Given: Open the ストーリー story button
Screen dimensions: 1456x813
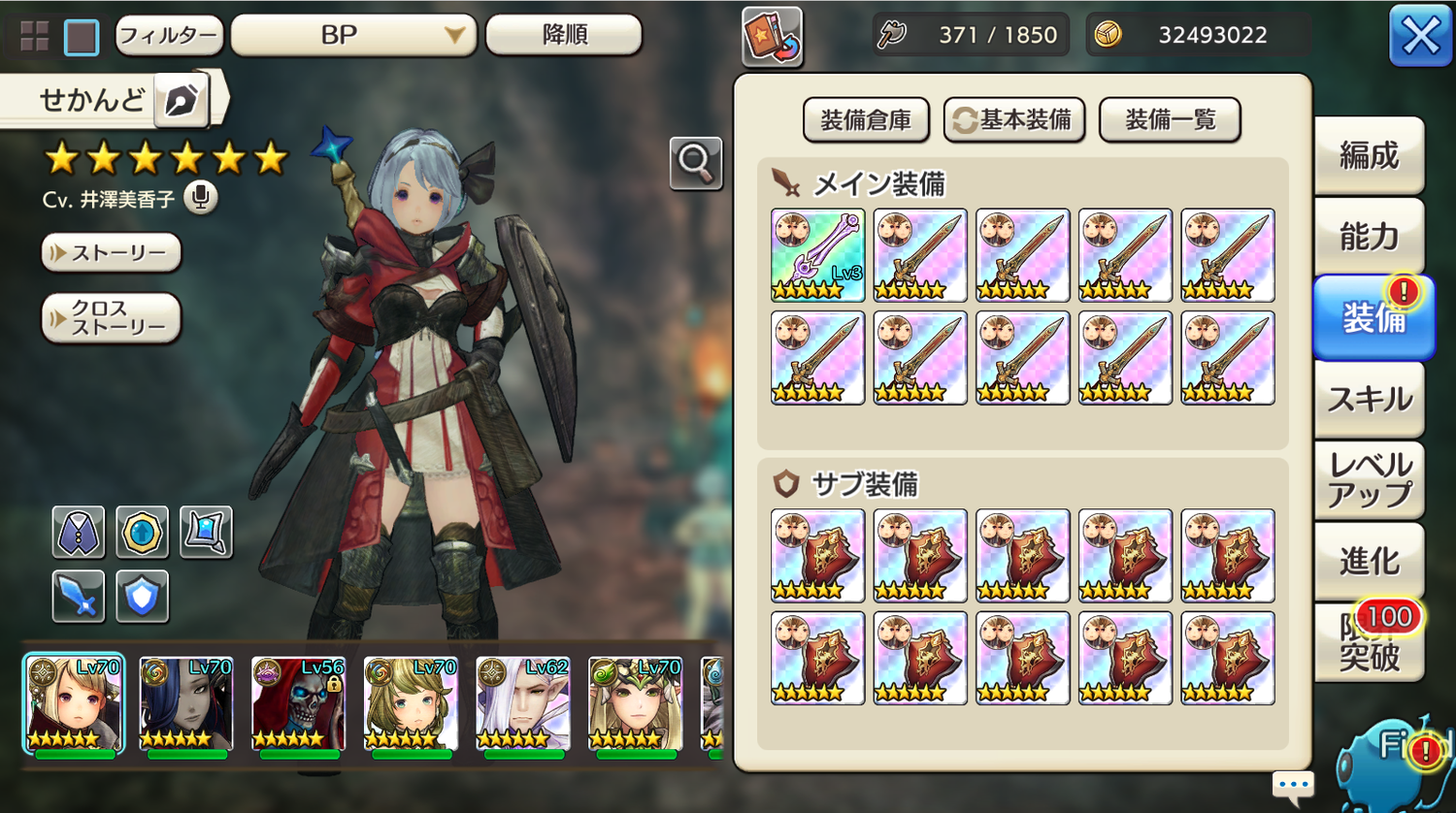Looking at the screenshot, I should point(112,253).
